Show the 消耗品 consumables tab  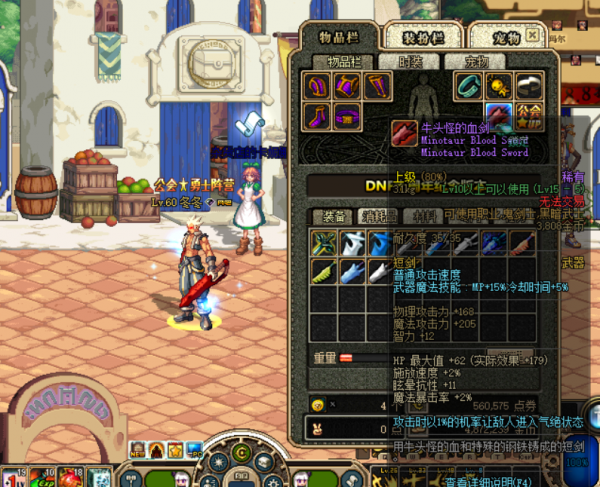coord(378,216)
